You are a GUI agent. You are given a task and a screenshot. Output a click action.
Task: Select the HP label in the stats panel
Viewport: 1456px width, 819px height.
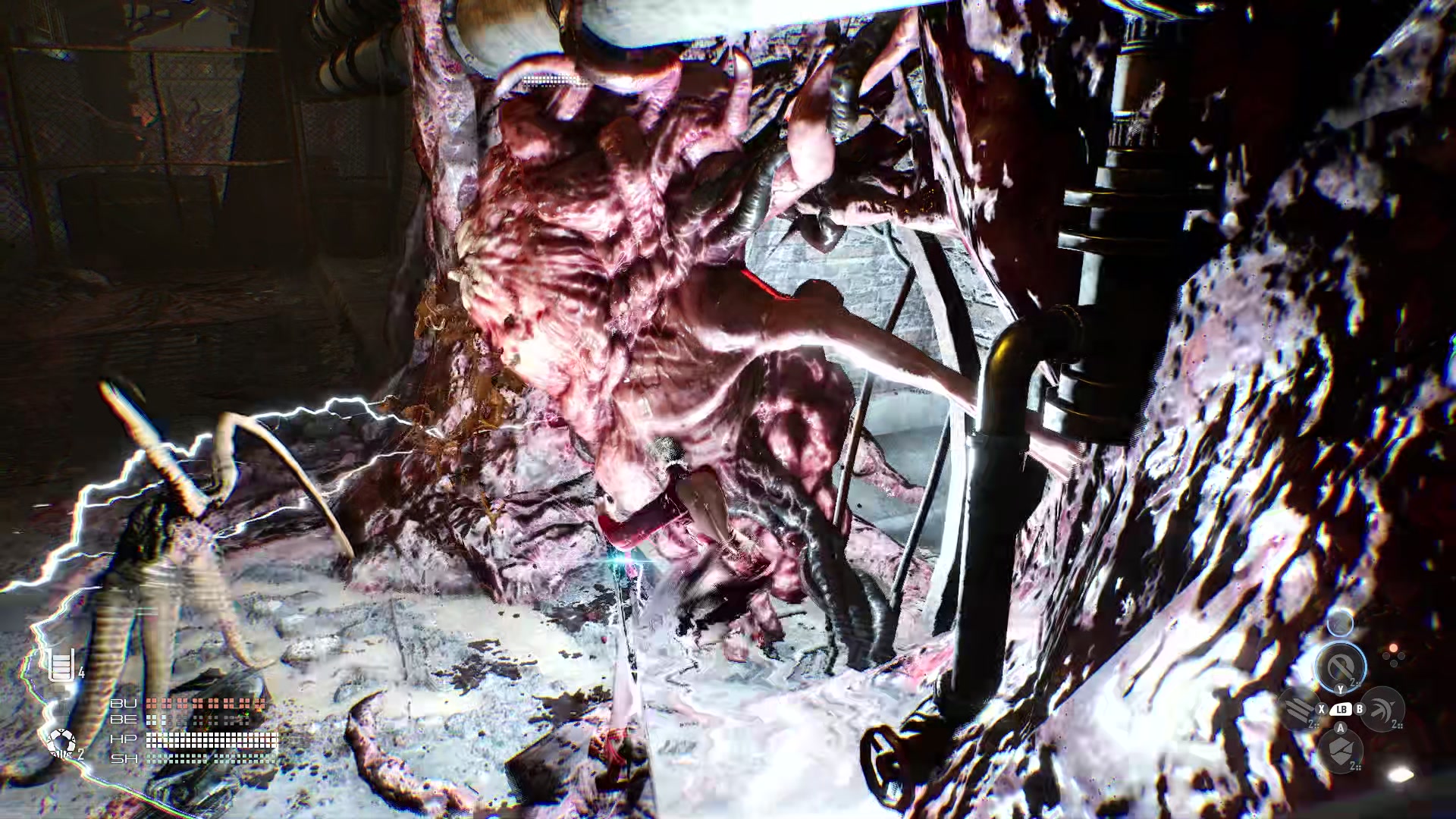(x=124, y=740)
